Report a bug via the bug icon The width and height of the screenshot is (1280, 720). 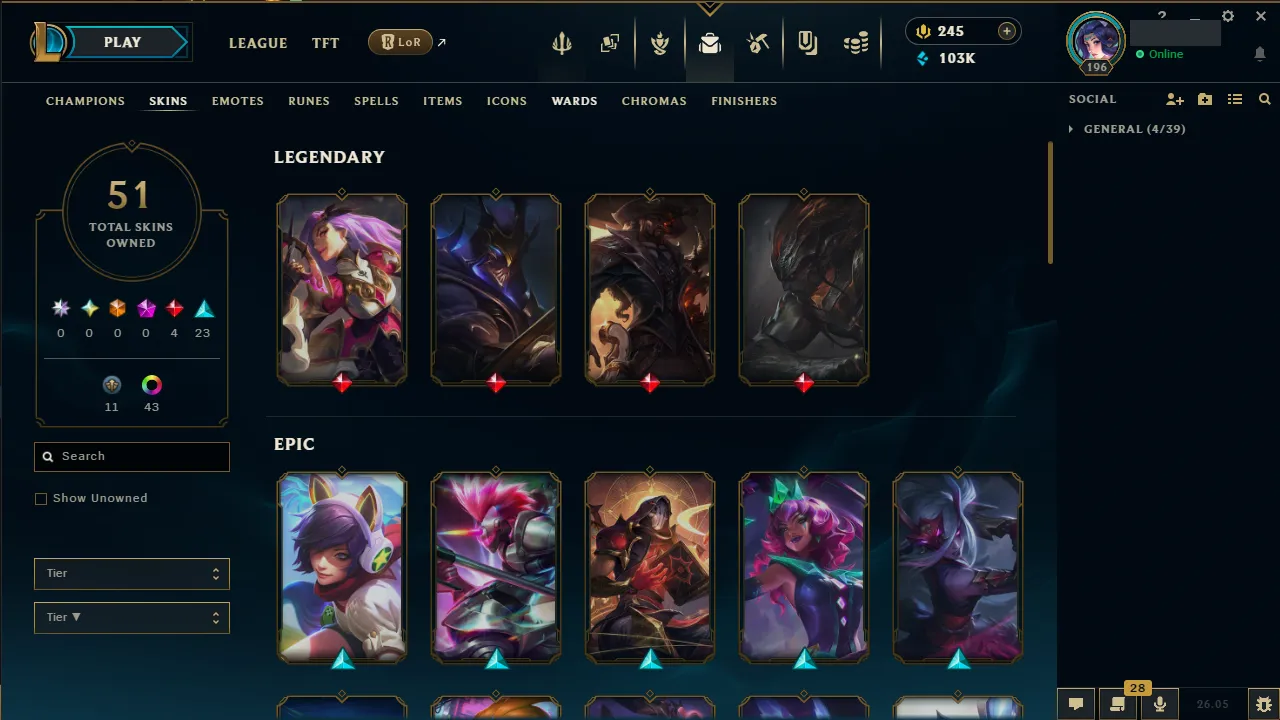tap(1262, 704)
